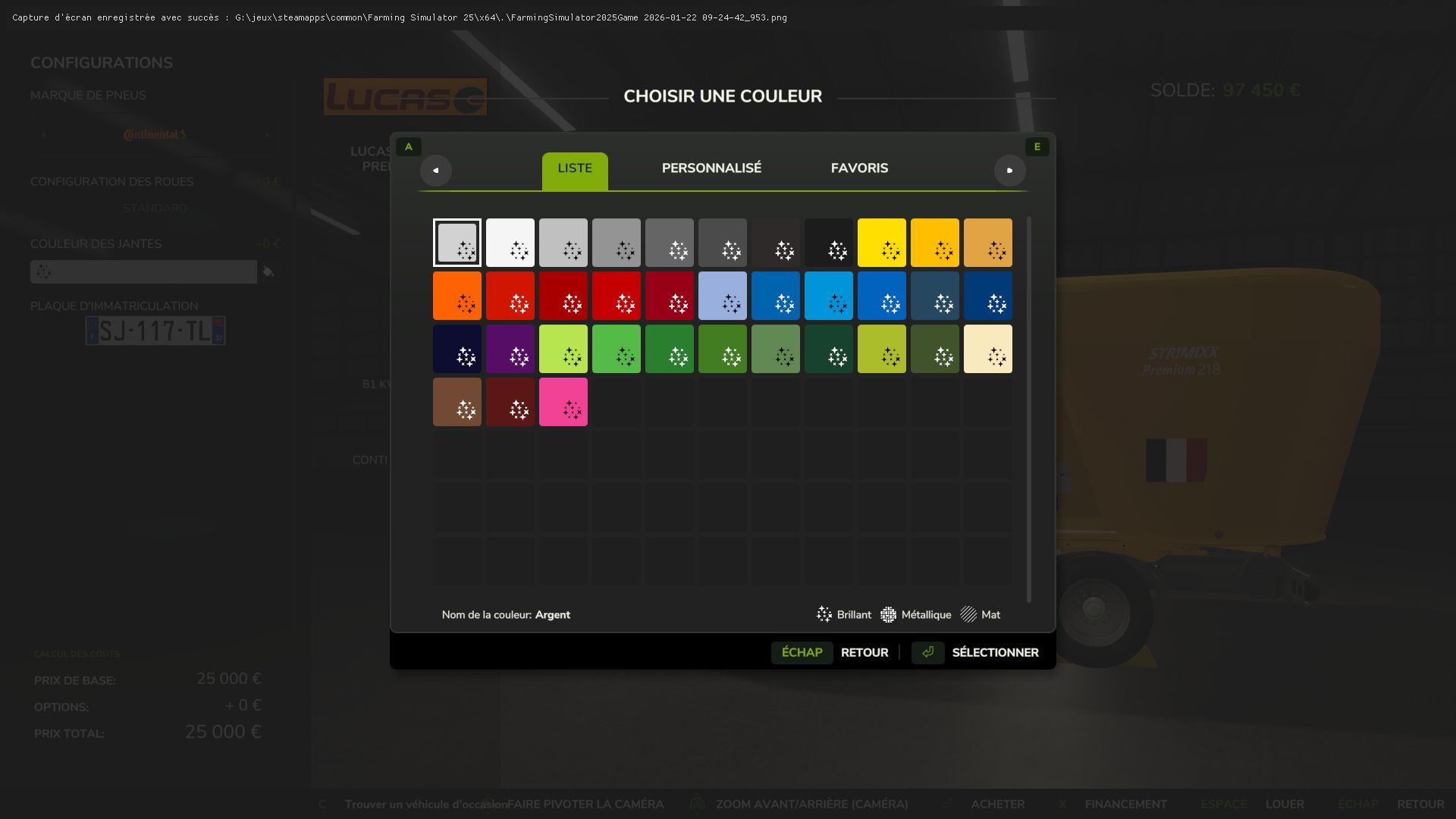Pick the purple color in the grid
The image size is (1456, 819).
[x=510, y=349]
